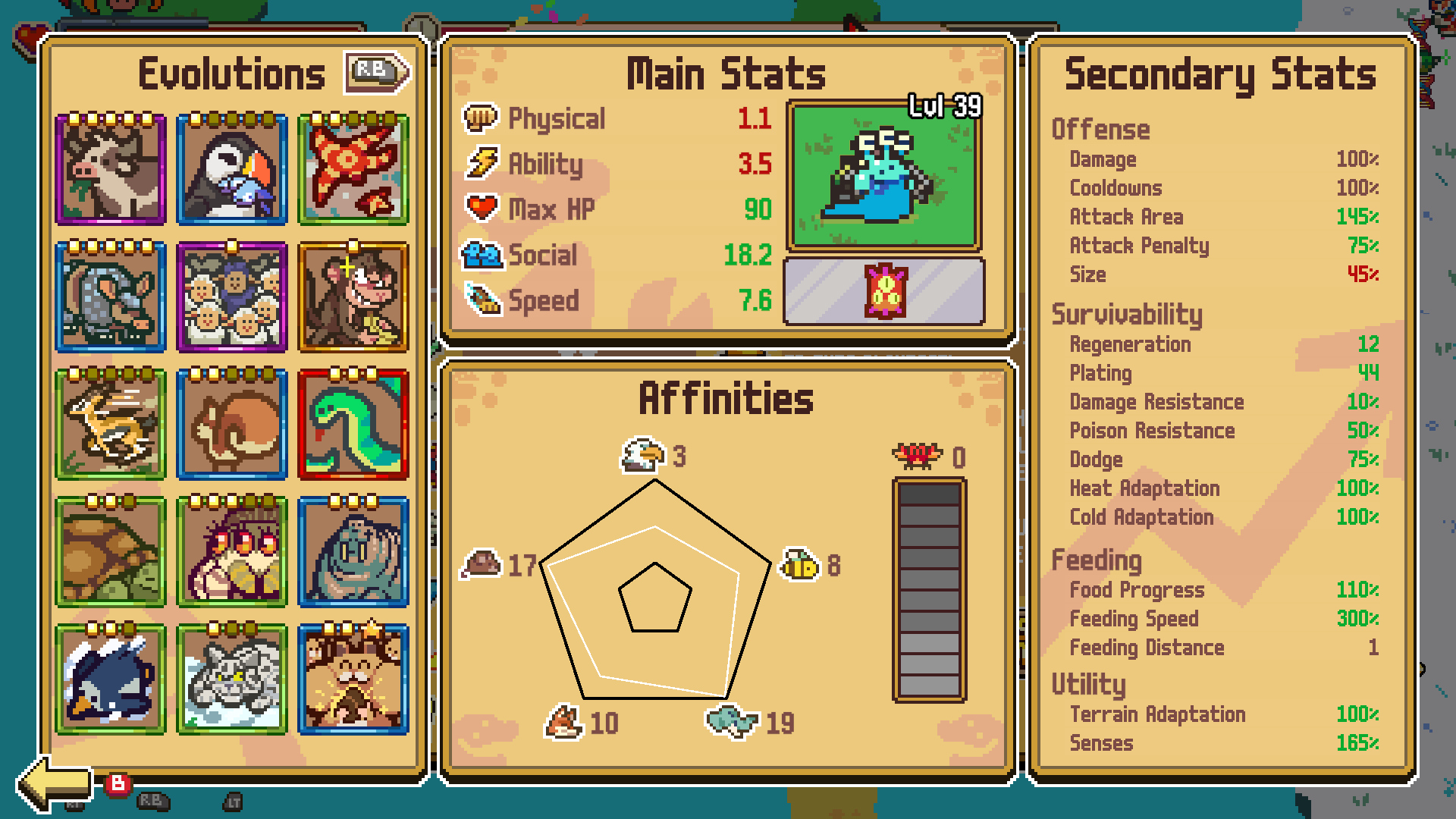The height and width of the screenshot is (819, 1456).
Task: Select the red card item slot
Action: pyautogui.click(x=884, y=291)
